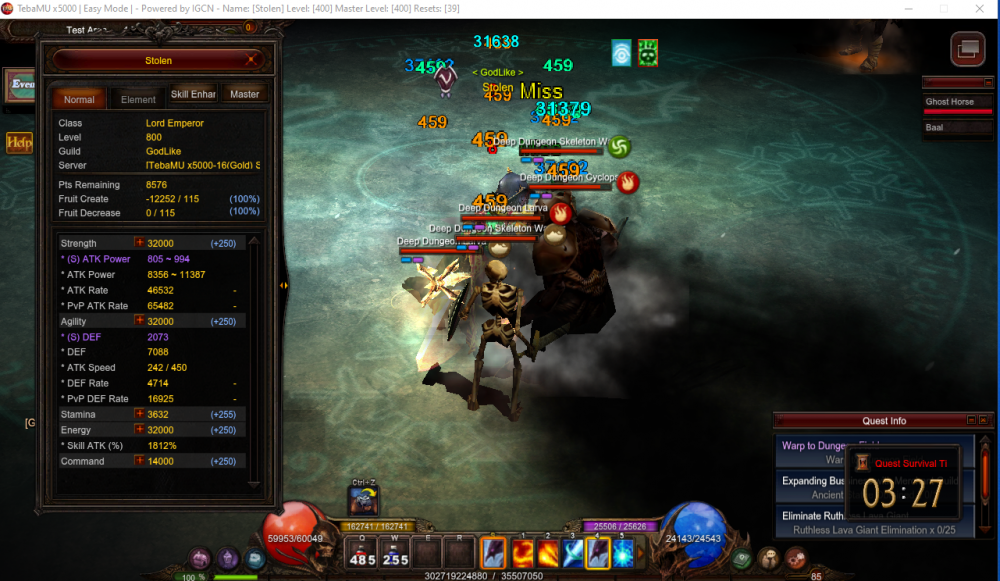Close the Quest Info panel
The image size is (1000, 581).
[983, 421]
